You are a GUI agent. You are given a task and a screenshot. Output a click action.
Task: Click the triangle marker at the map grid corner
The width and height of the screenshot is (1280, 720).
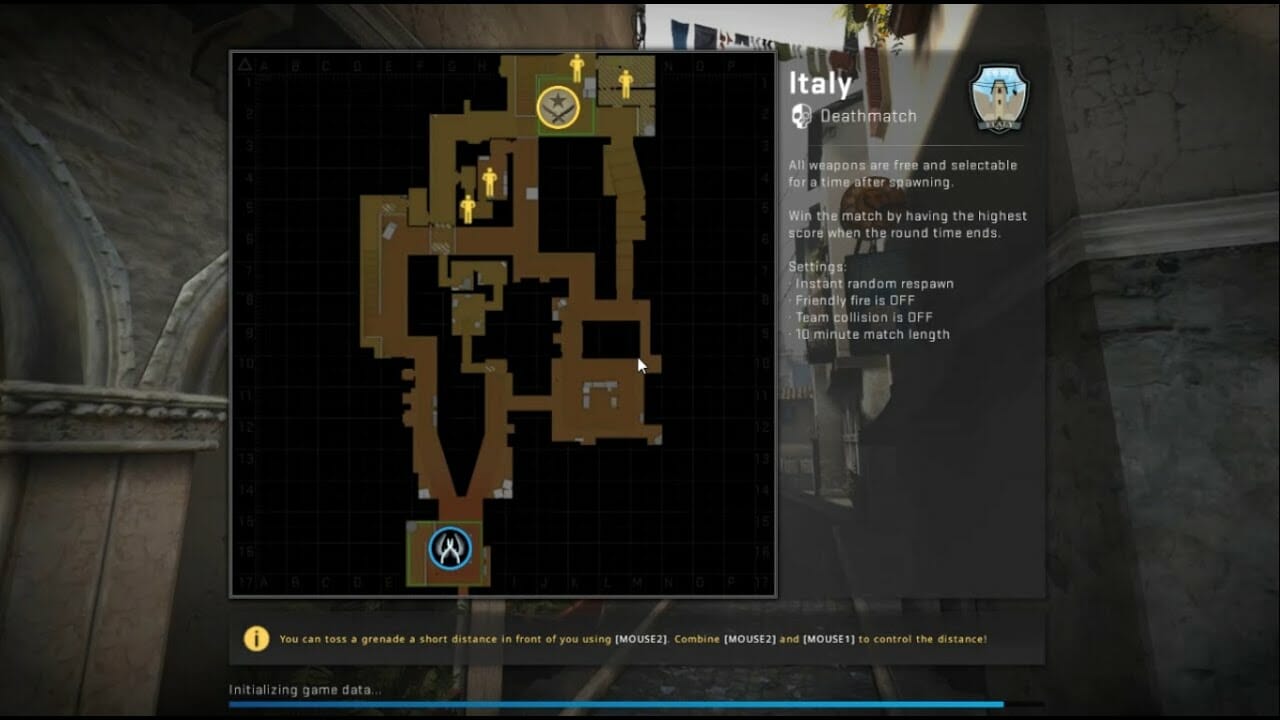click(247, 62)
